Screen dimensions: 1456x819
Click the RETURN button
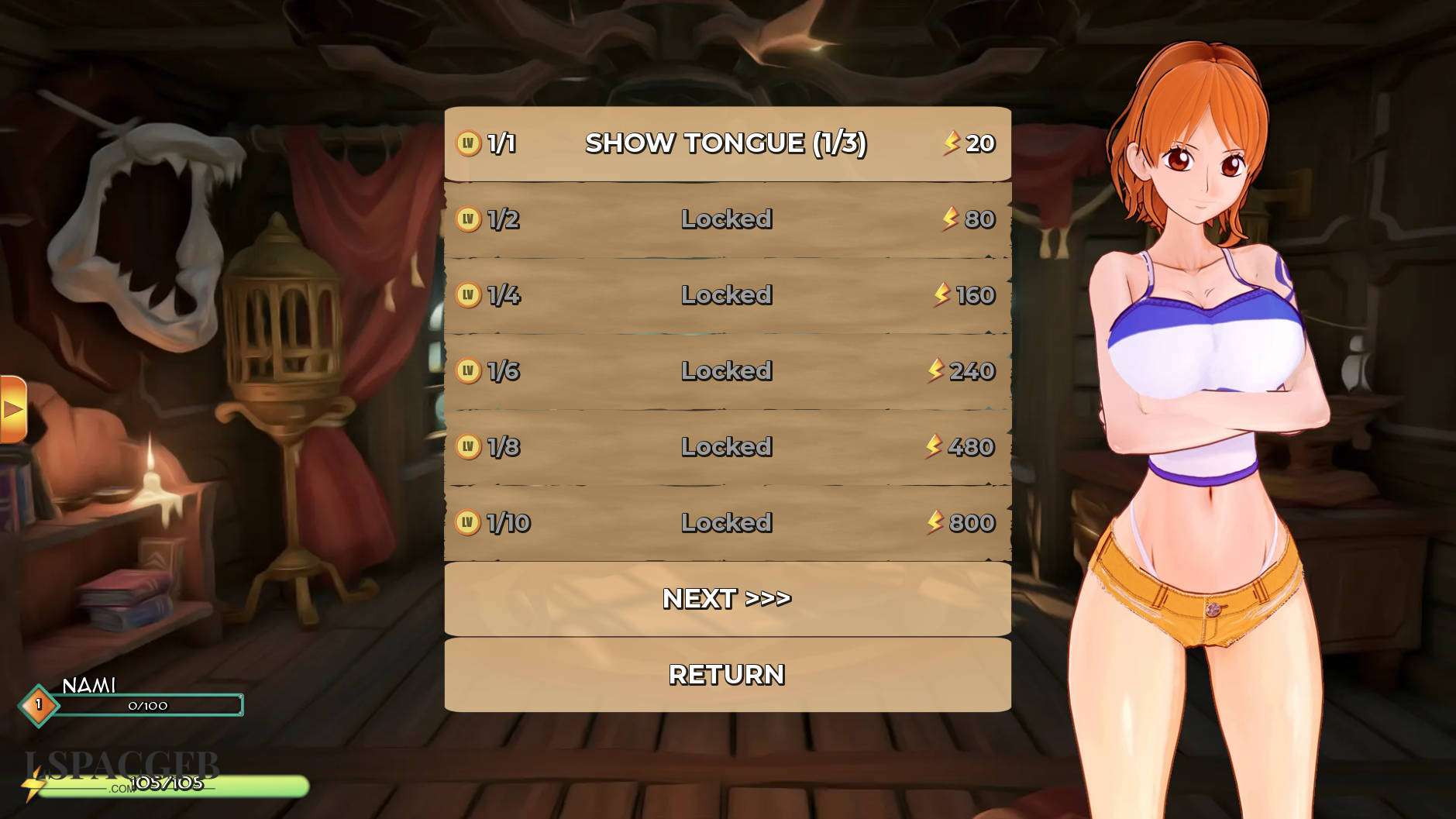[x=727, y=674]
